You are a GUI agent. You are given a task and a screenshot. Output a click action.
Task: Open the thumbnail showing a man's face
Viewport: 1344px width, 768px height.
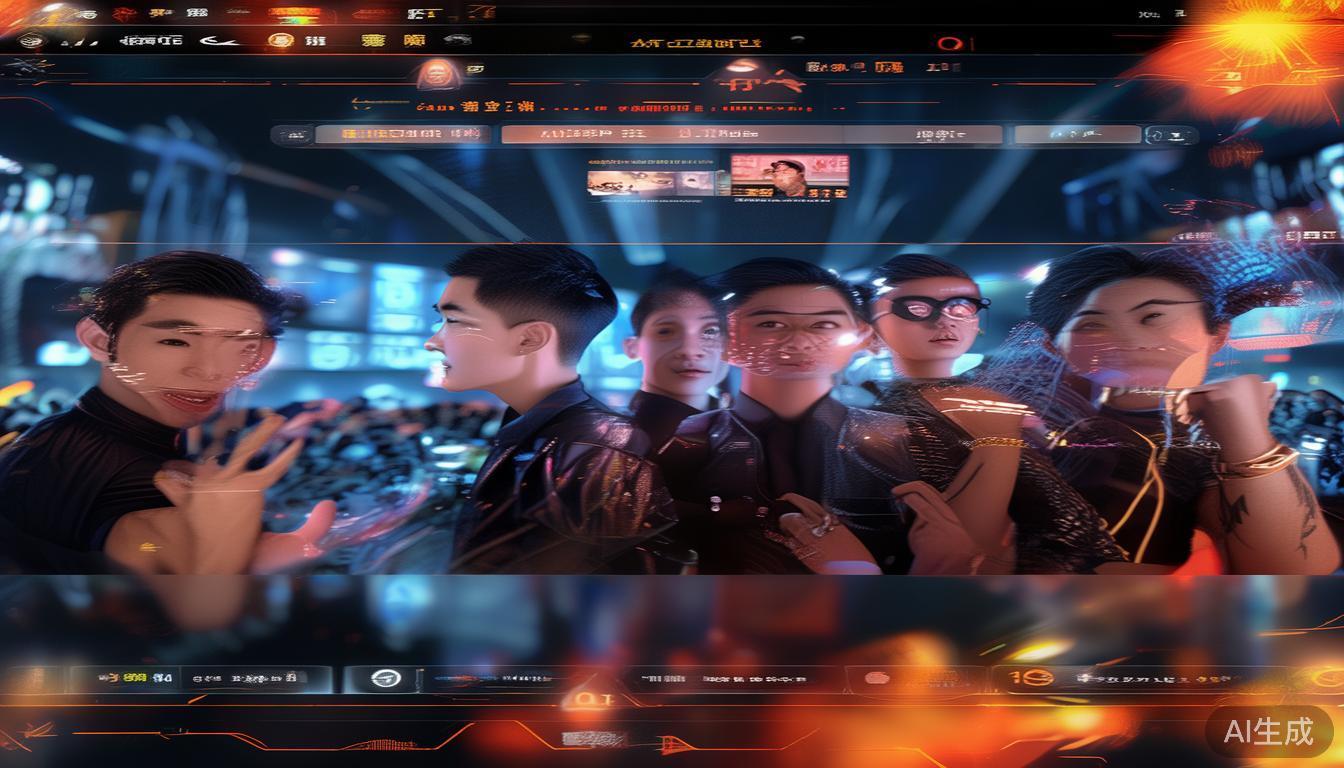click(x=789, y=175)
